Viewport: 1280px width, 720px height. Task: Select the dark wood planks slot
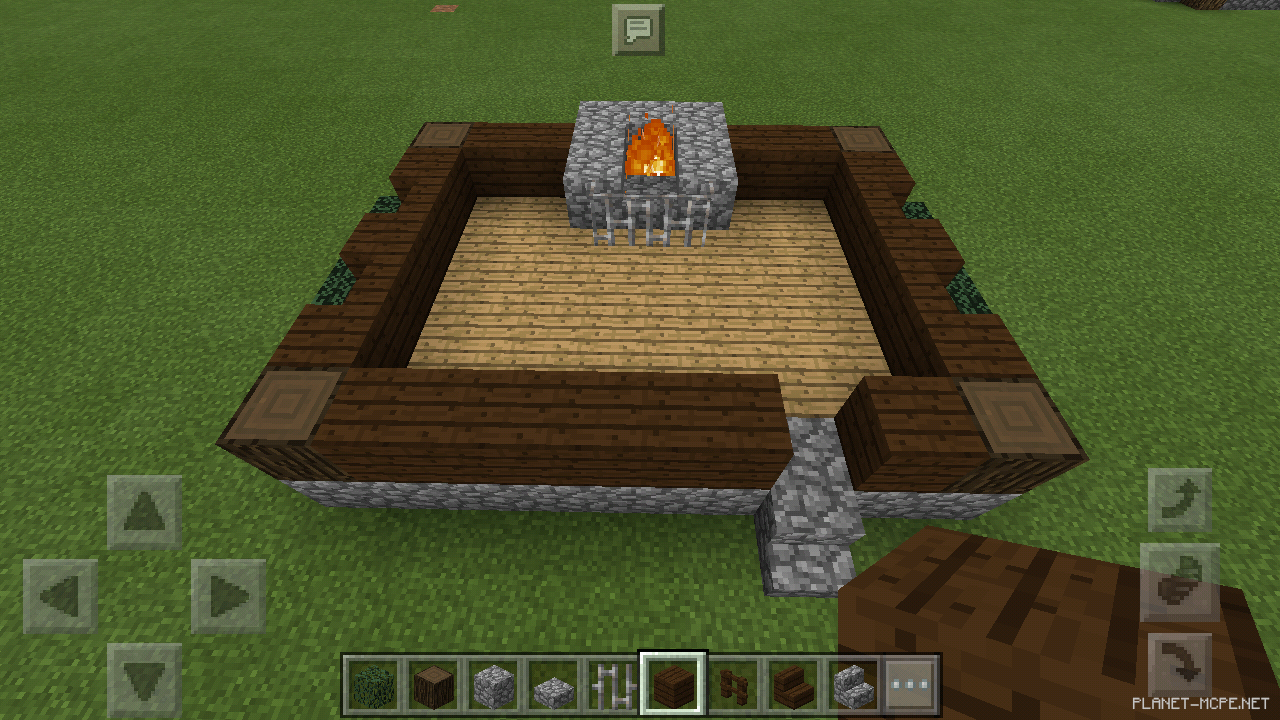673,686
